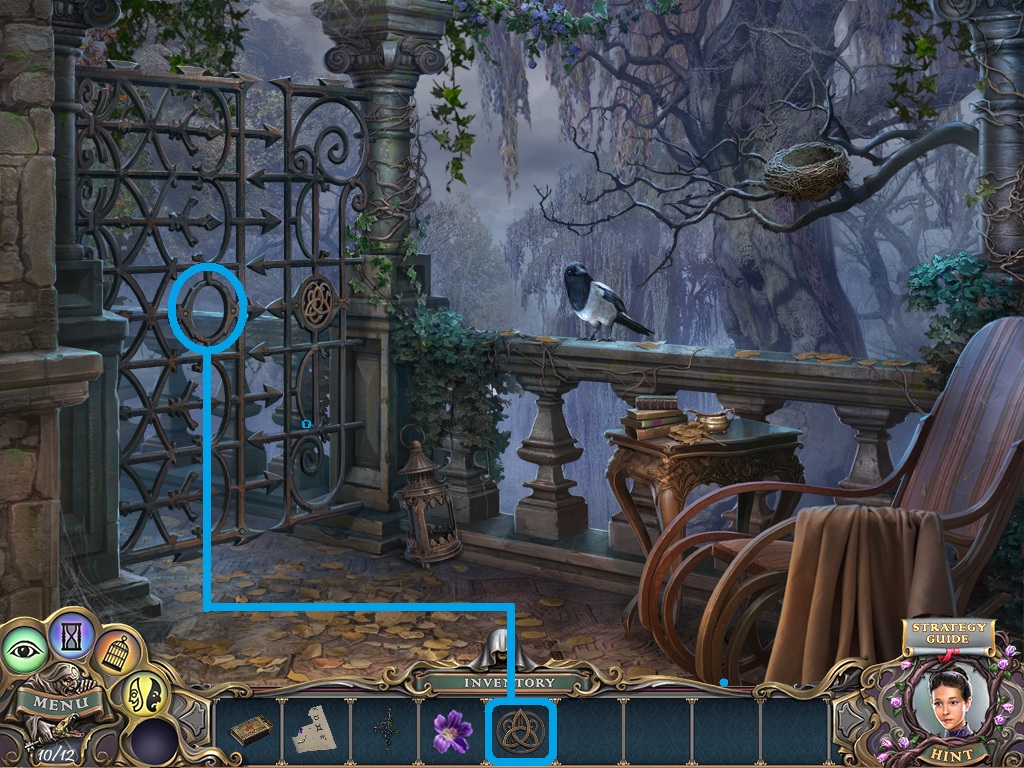Viewport: 1024px width, 768px height.
Task: Open the birdcage icon
Action: (x=118, y=653)
